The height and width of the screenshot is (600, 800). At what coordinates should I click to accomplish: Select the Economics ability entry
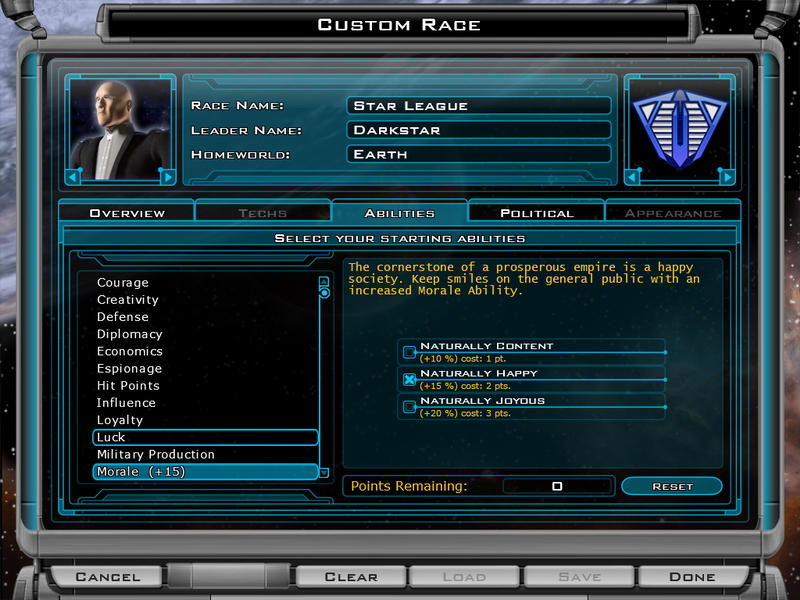(x=129, y=351)
